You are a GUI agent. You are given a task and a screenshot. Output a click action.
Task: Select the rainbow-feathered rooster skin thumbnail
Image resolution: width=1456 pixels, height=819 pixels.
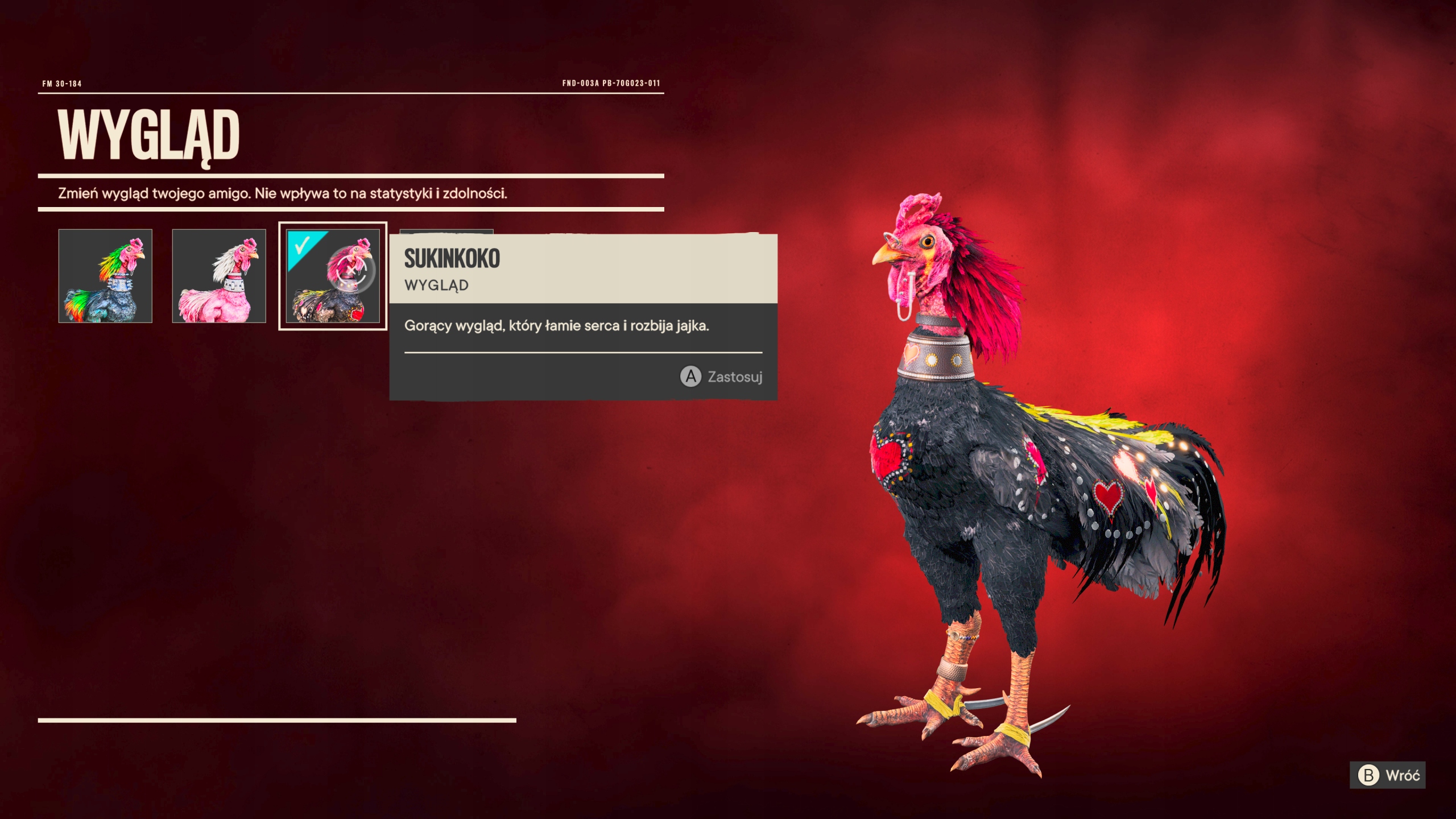(x=105, y=276)
